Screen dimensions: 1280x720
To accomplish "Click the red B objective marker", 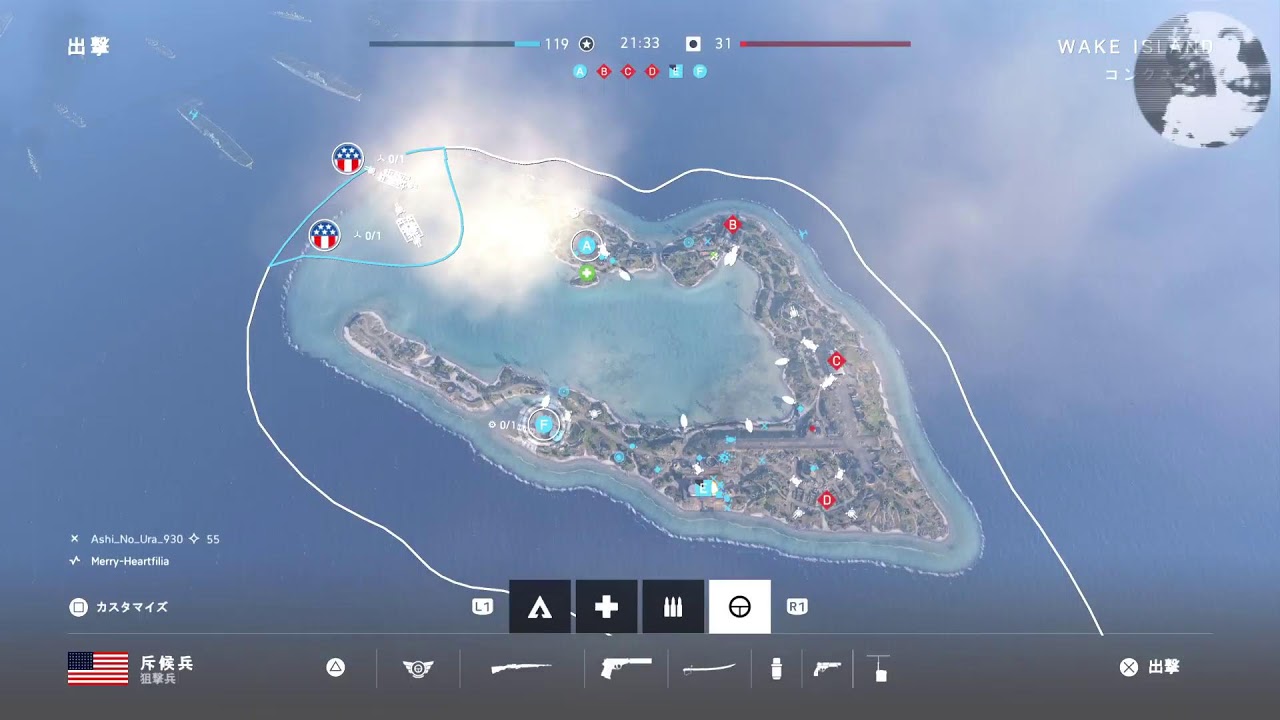I will 732,225.
